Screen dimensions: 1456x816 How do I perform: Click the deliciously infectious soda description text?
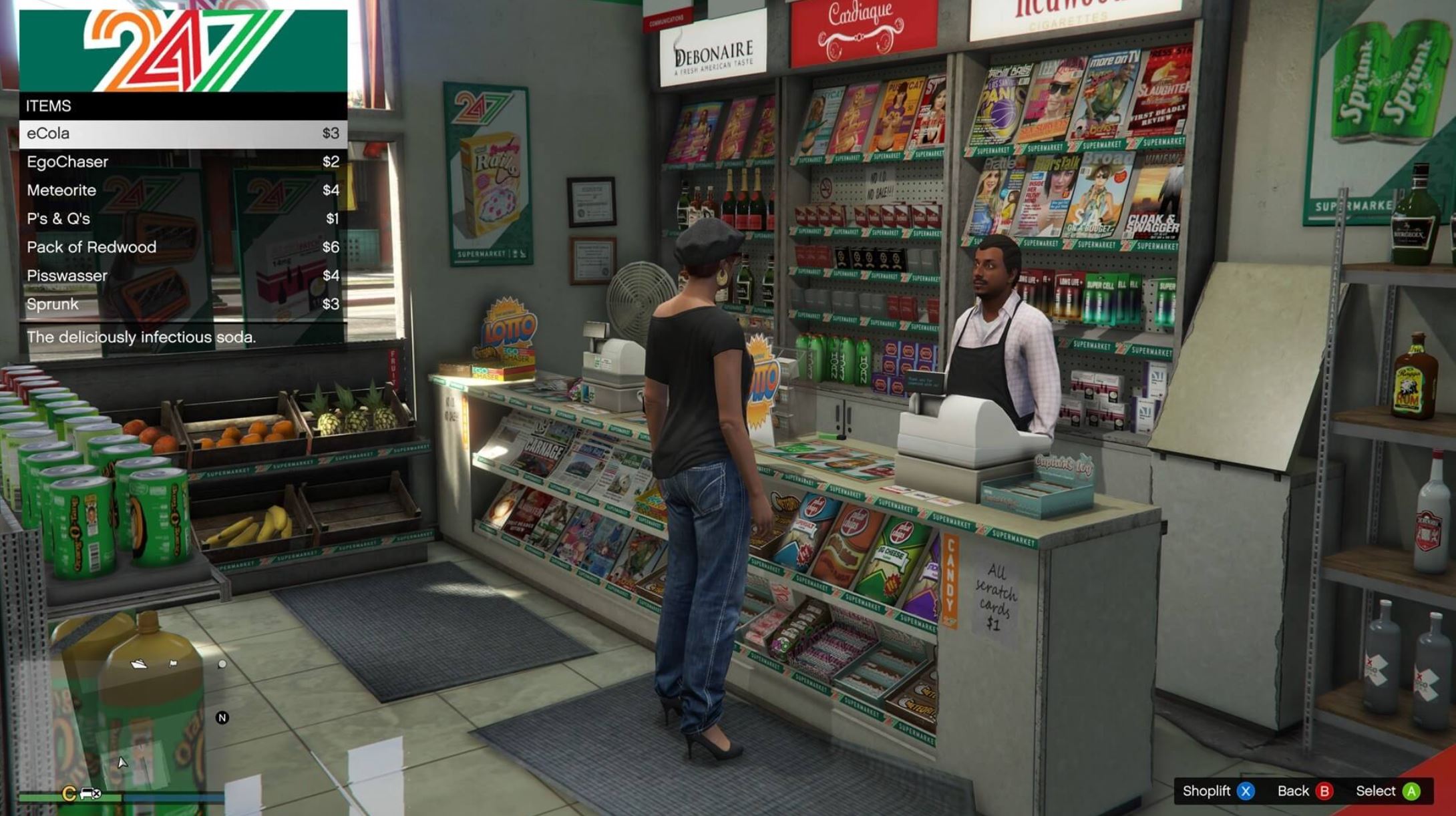point(141,337)
